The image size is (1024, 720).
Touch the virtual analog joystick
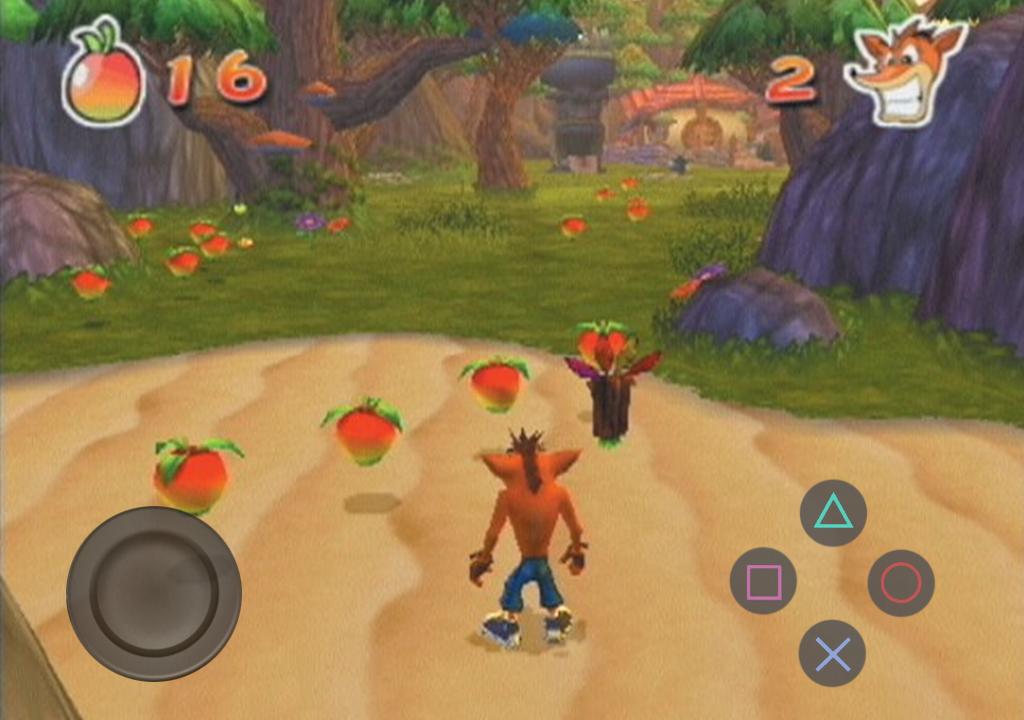pyautogui.click(x=154, y=593)
